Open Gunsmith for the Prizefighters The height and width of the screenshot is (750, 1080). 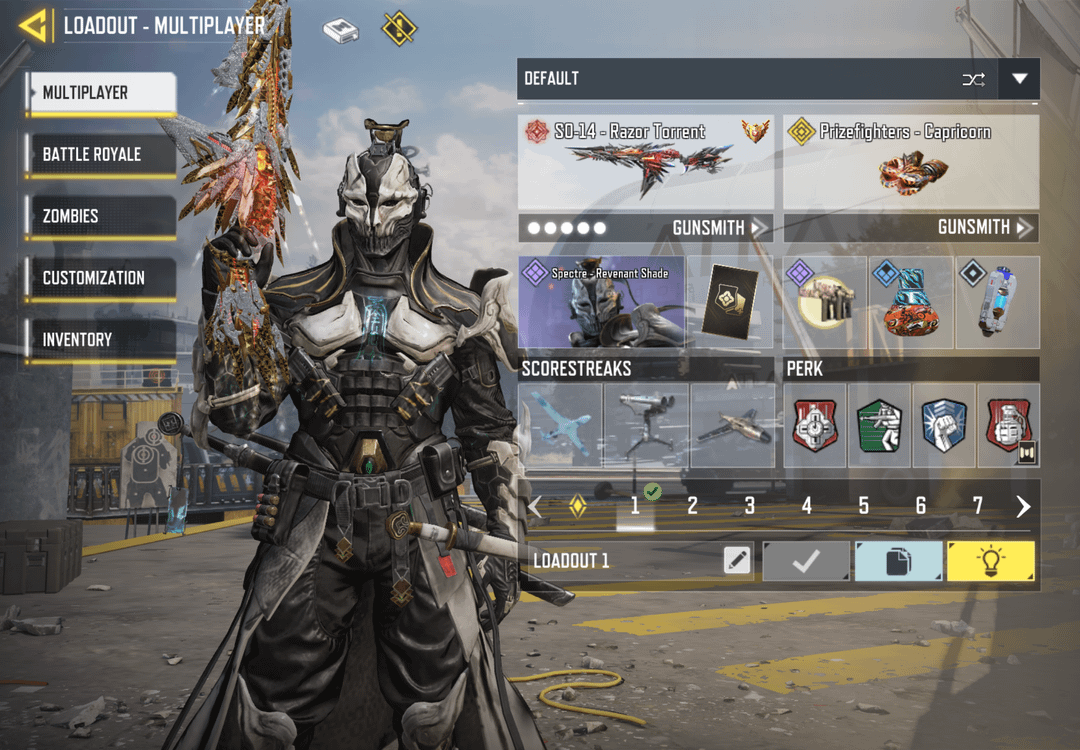(984, 228)
